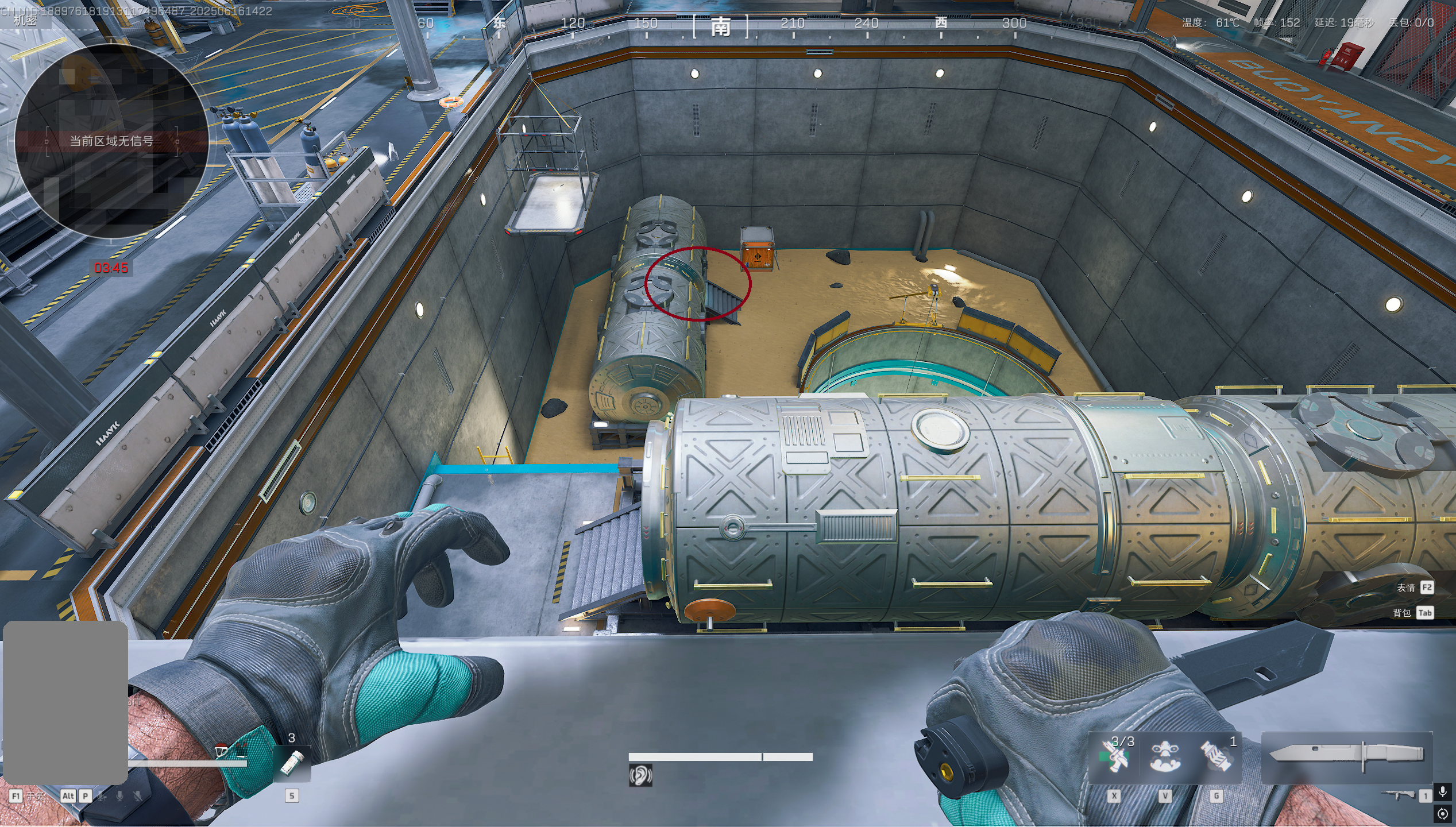The width and height of the screenshot is (1456, 827).
Task: Open the circular minimap
Action: point(111,141)
